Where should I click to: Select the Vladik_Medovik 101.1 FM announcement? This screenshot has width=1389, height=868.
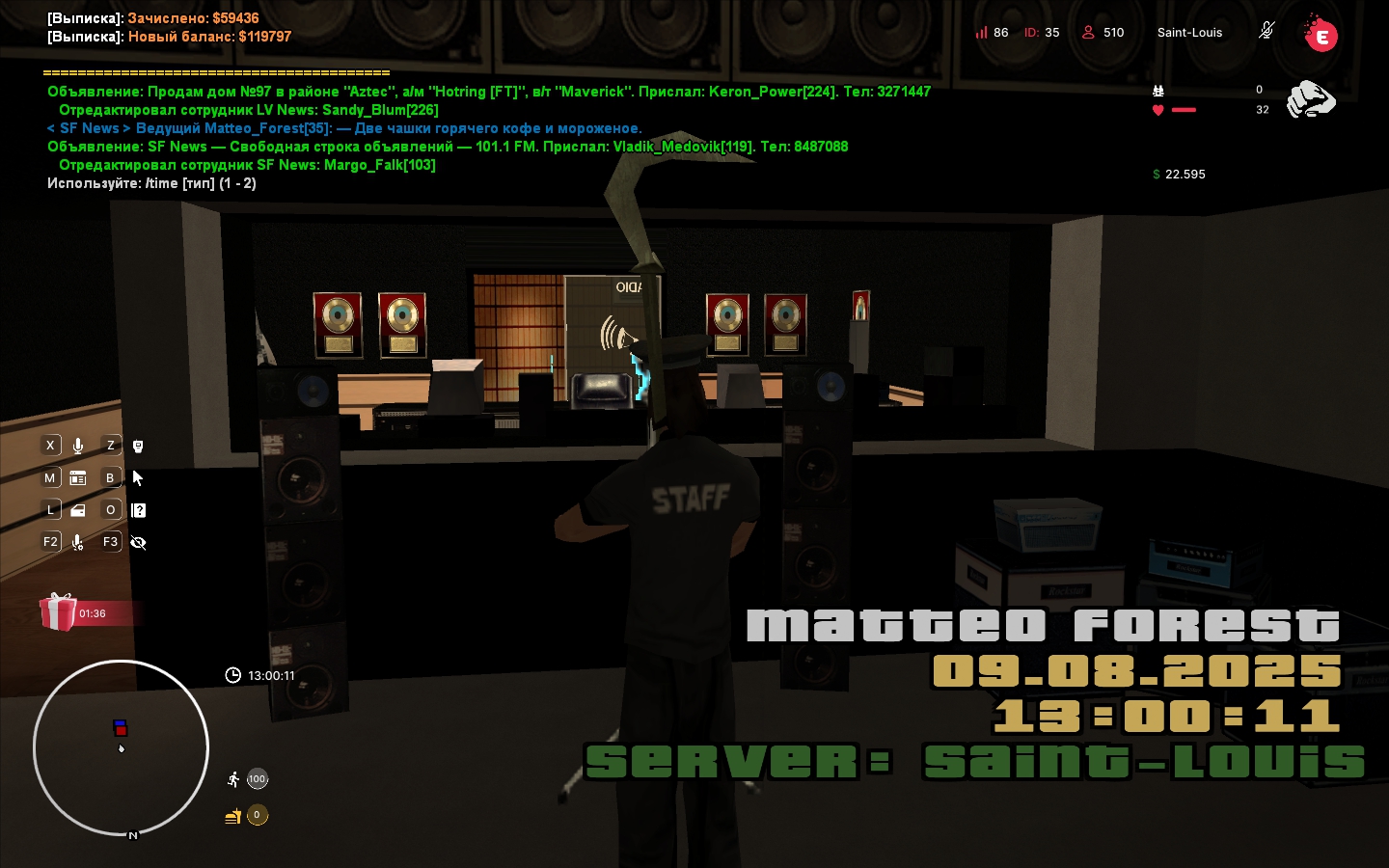pos(448,147)
